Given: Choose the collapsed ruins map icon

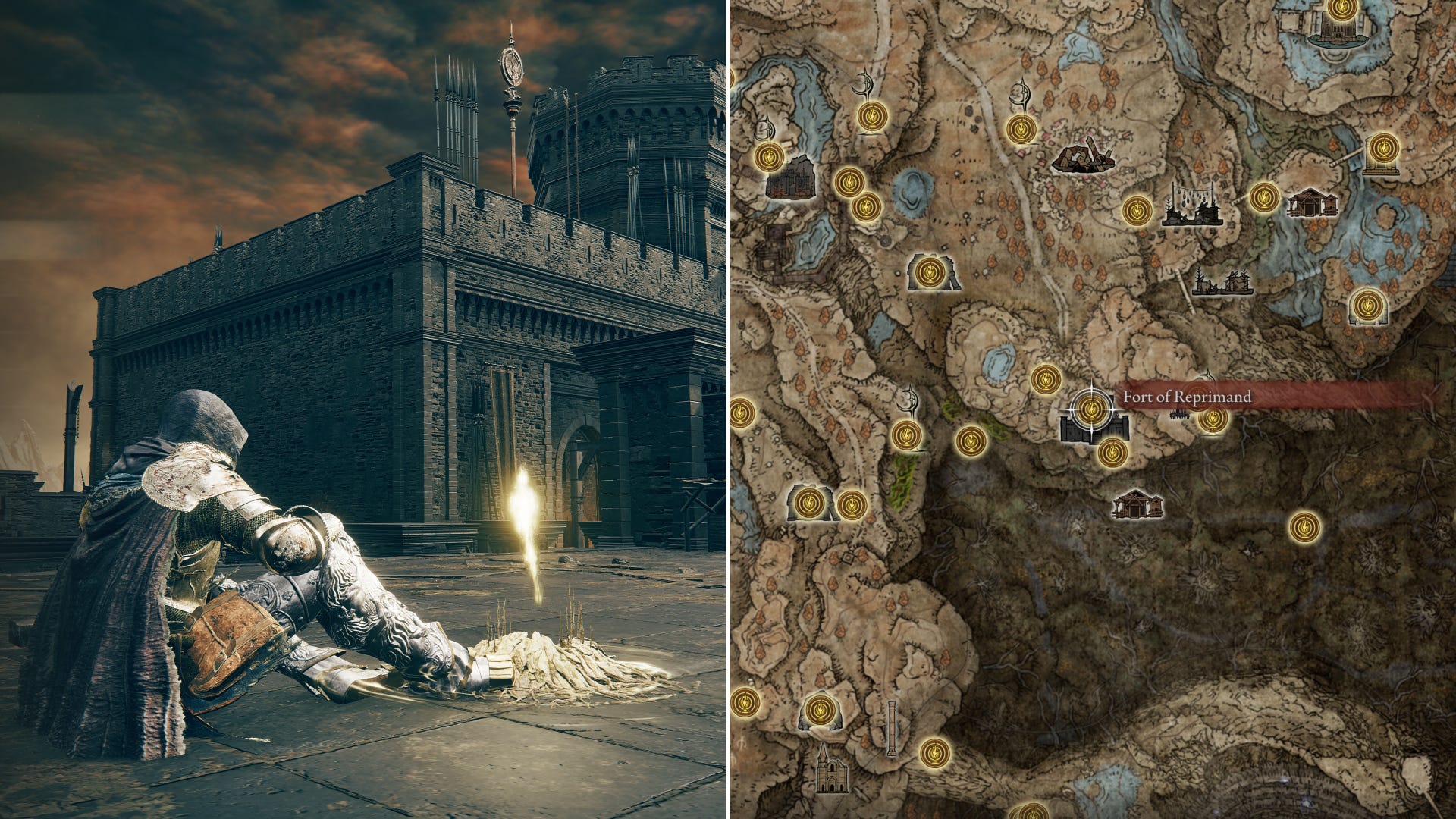Looking at the screenshot, I should coord(1082,155).
